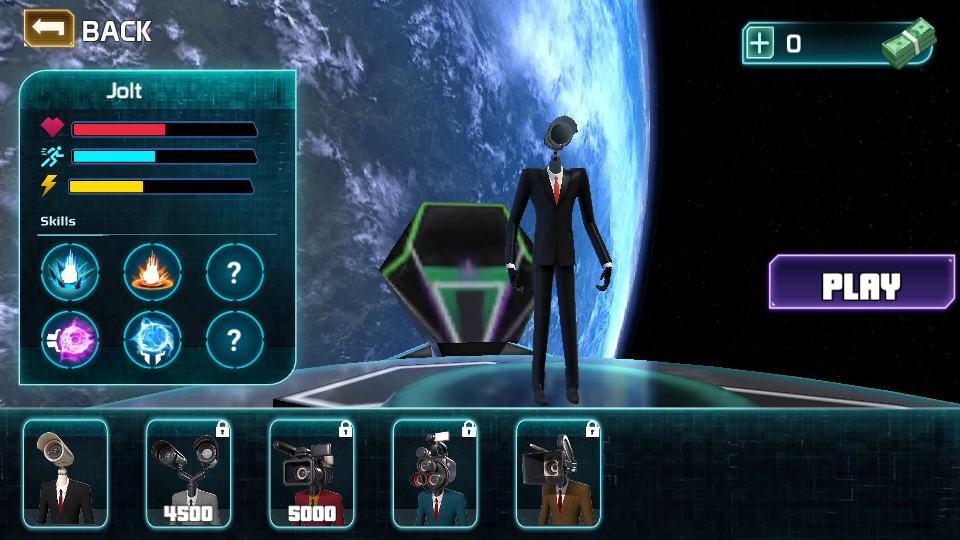Select the single CCTV camera head character
960x540 pixels.
pyautogui.click(x=65, y=473)
